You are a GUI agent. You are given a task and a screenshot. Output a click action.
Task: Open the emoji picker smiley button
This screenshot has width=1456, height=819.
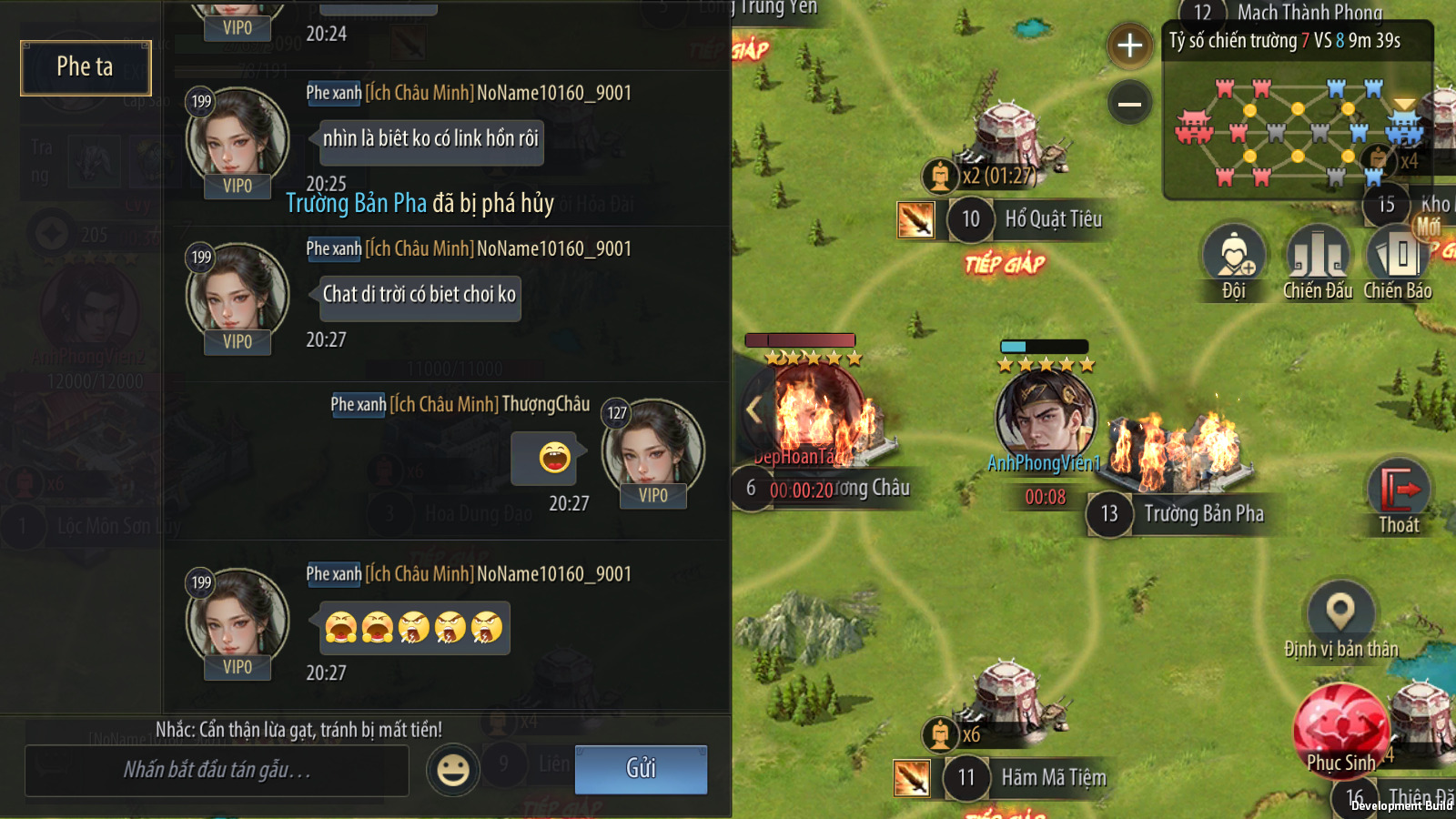coord(453,770)
